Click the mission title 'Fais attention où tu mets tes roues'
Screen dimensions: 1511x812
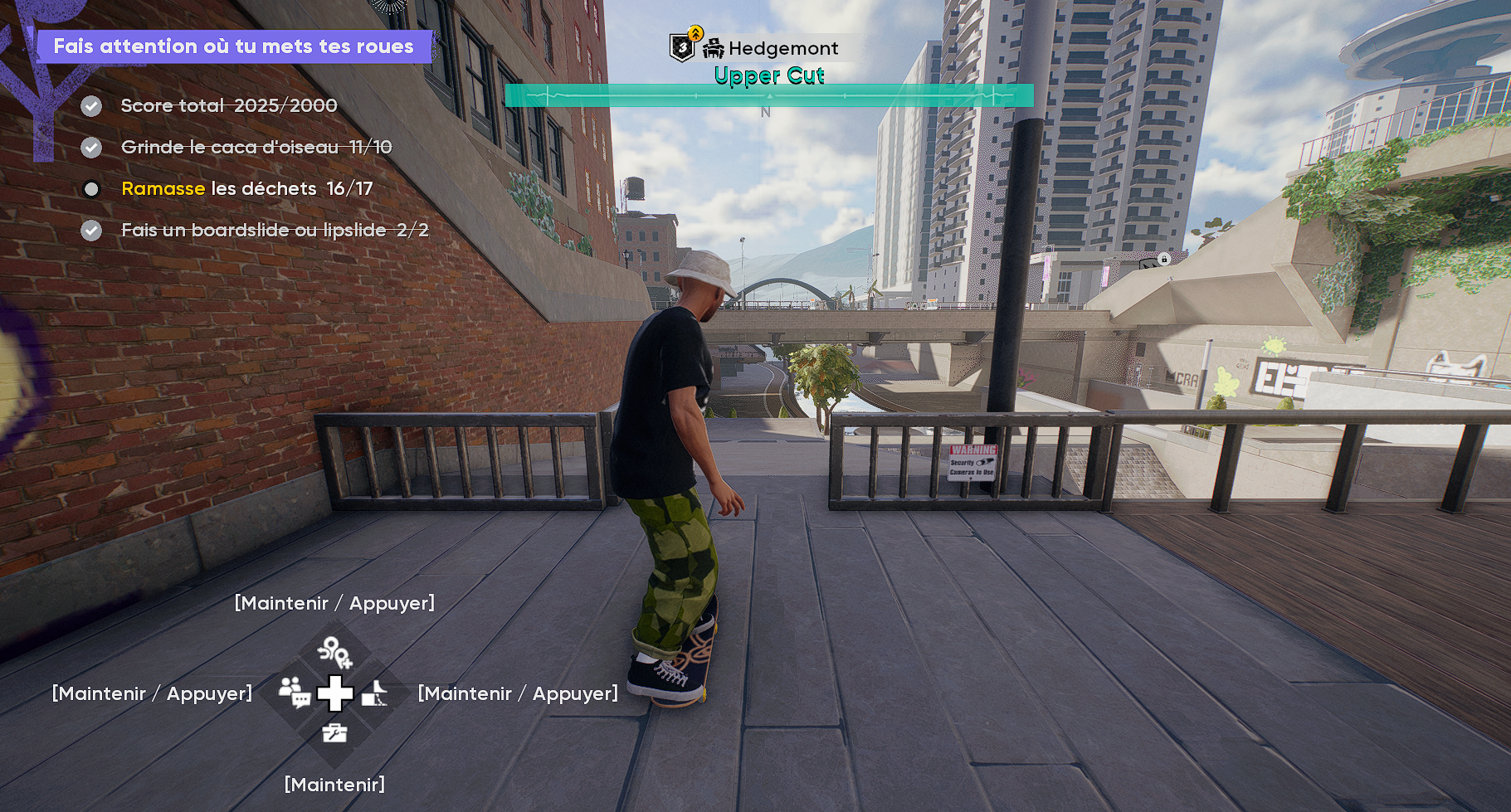(233, 46)
